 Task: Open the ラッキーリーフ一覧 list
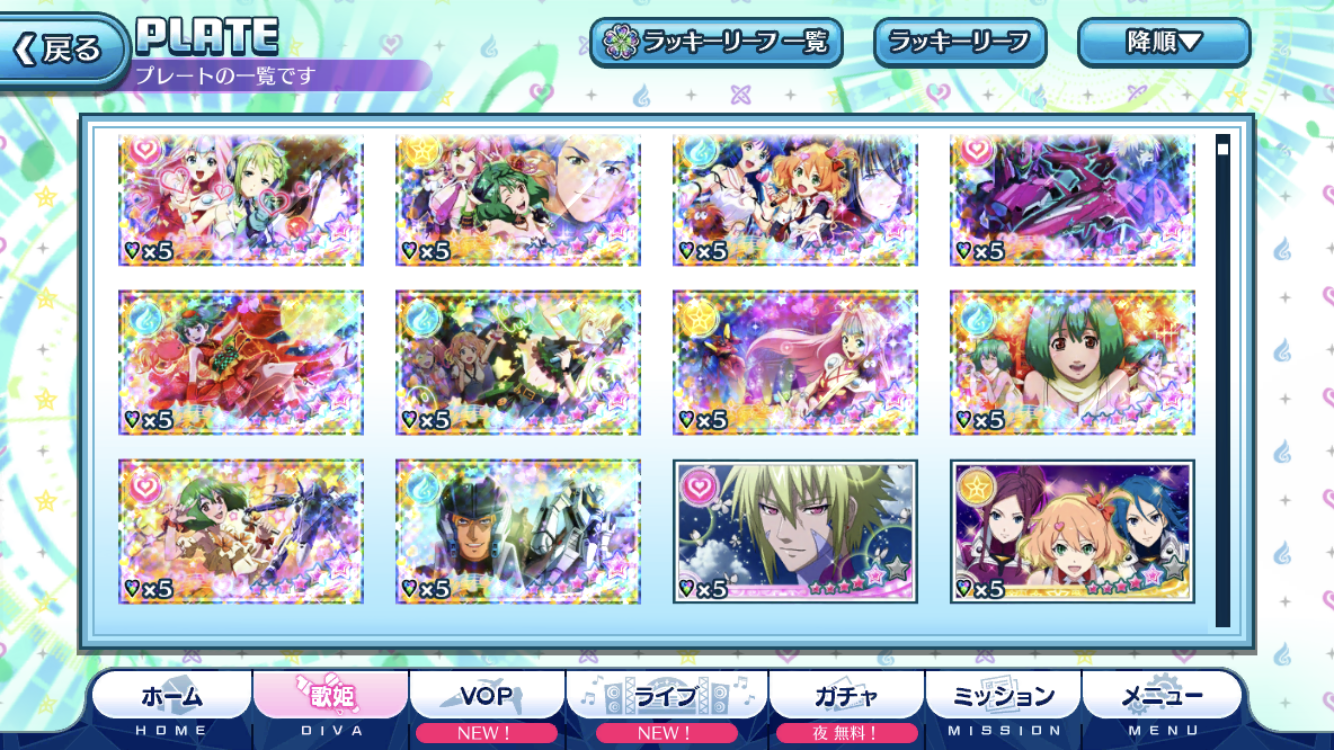point(716,42)
